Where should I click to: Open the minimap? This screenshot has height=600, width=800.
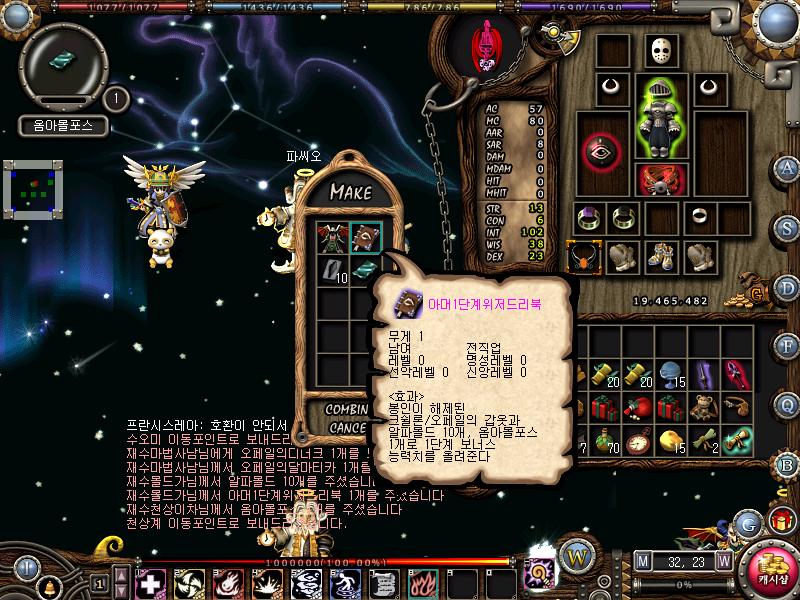point(33,188)
